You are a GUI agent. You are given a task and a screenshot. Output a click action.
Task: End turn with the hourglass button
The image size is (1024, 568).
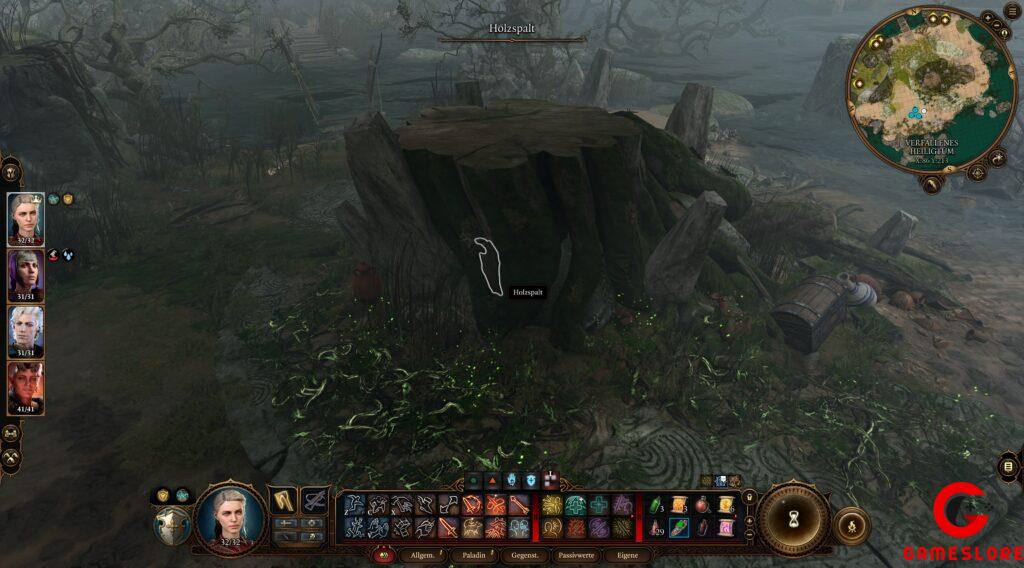pos(793,520)
